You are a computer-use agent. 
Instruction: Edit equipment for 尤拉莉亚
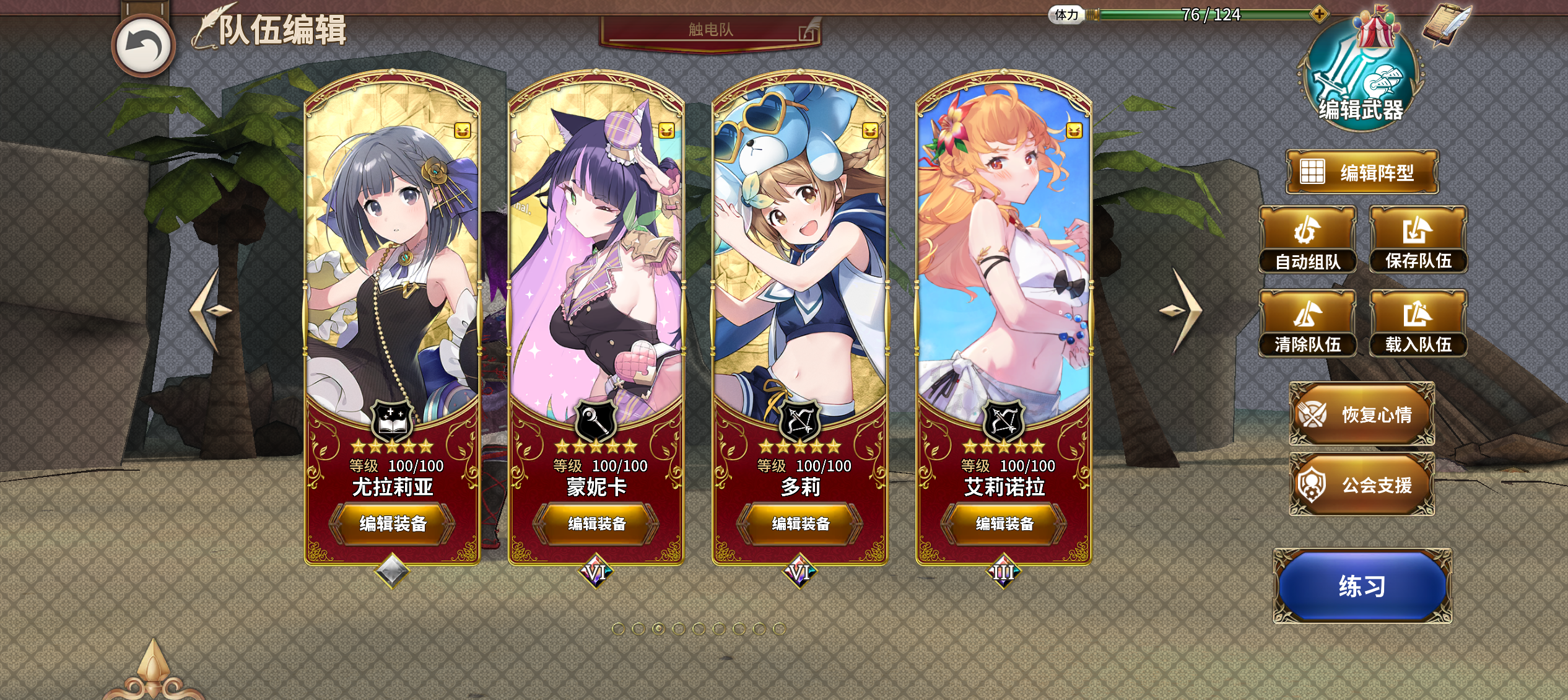click(x=393, y=523)
